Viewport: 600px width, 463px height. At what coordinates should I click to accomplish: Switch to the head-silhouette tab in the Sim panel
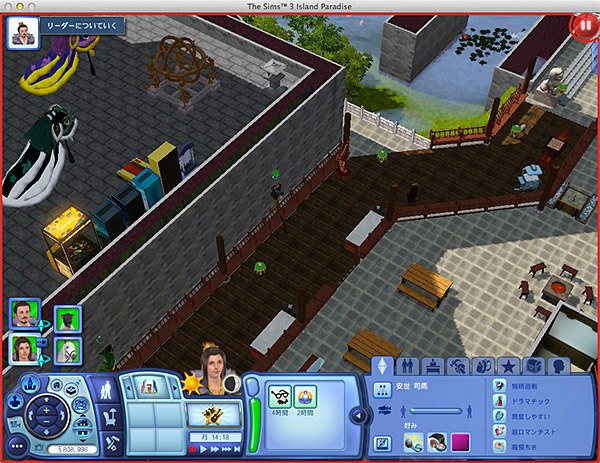coord(558,366)
